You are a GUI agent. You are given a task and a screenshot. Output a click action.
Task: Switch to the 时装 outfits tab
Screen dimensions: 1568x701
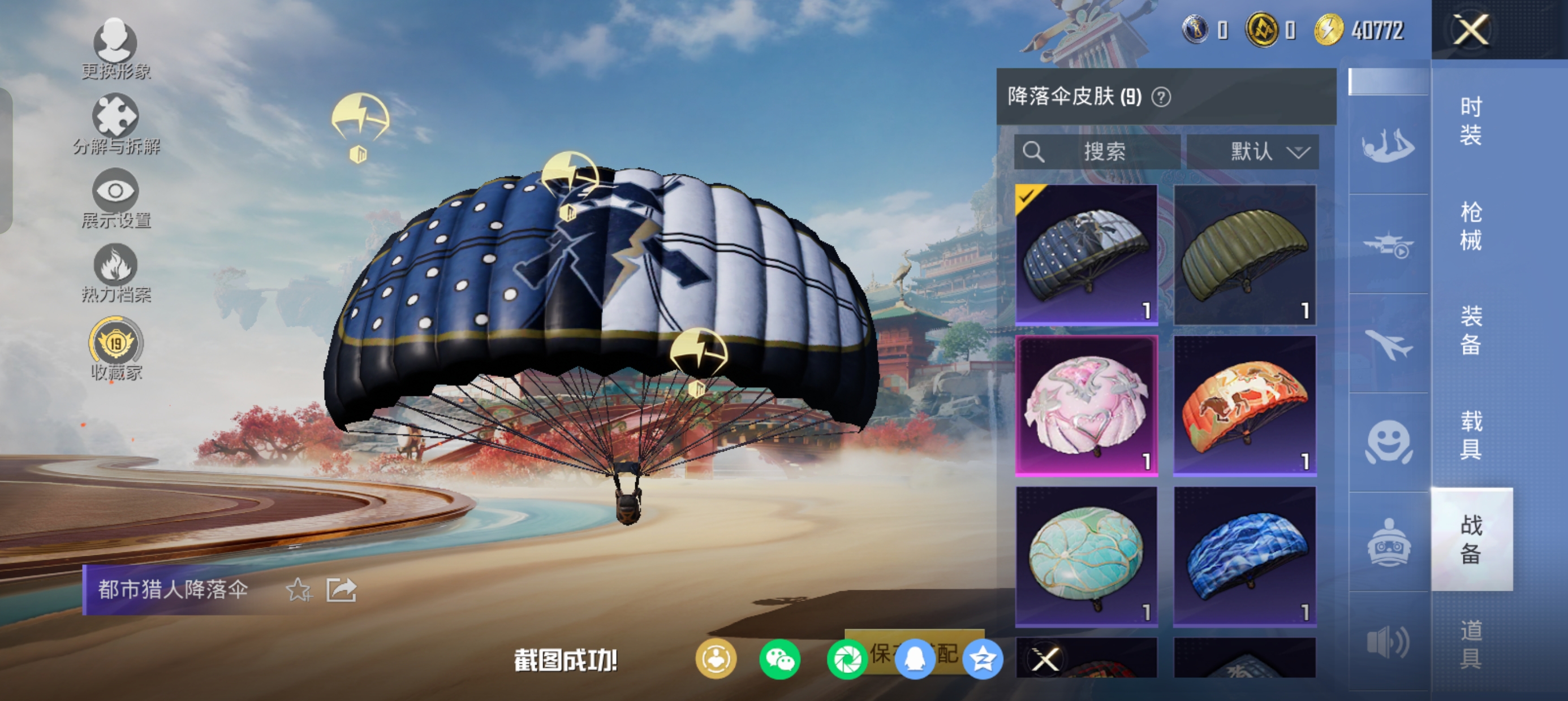pos(1471,121)
